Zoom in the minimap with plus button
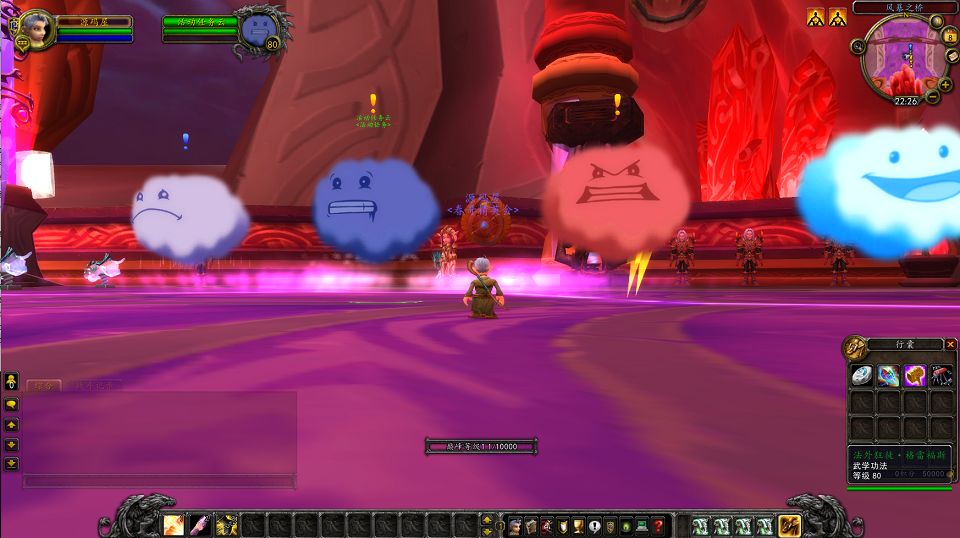This screenshot has width=960, height=538. pyautogui.click(x=945, y=82)
